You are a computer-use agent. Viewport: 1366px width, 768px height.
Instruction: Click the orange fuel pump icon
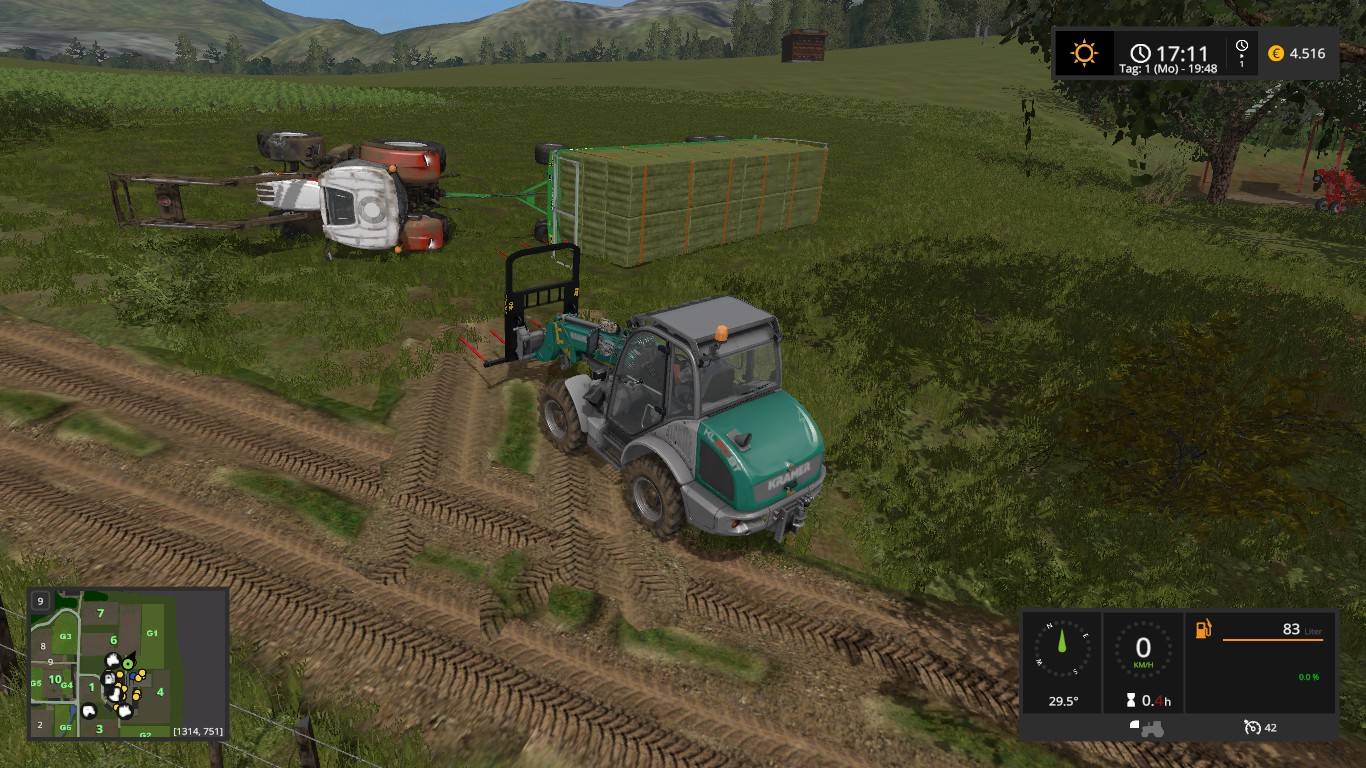1204,629
